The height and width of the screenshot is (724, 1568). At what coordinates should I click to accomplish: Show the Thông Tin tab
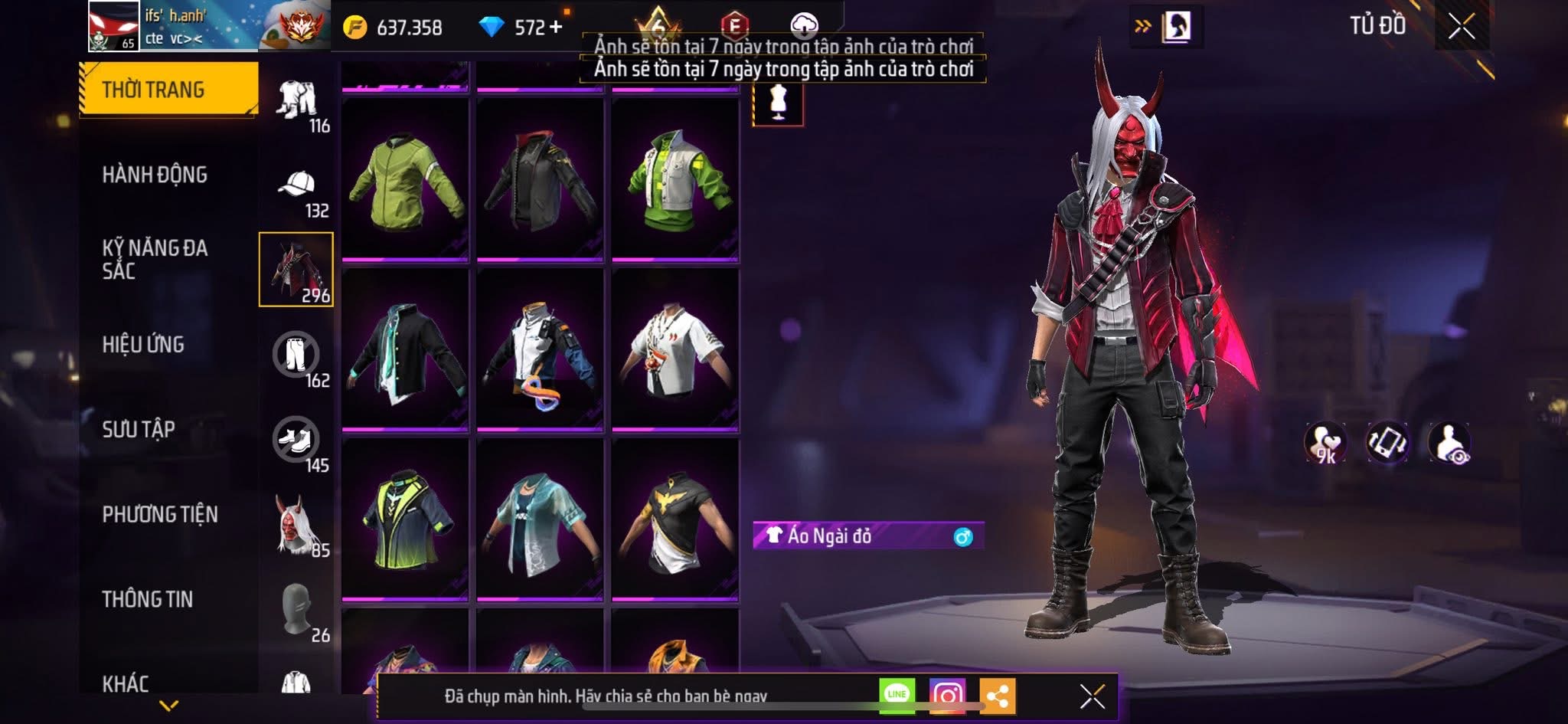[x=148, y=599]
